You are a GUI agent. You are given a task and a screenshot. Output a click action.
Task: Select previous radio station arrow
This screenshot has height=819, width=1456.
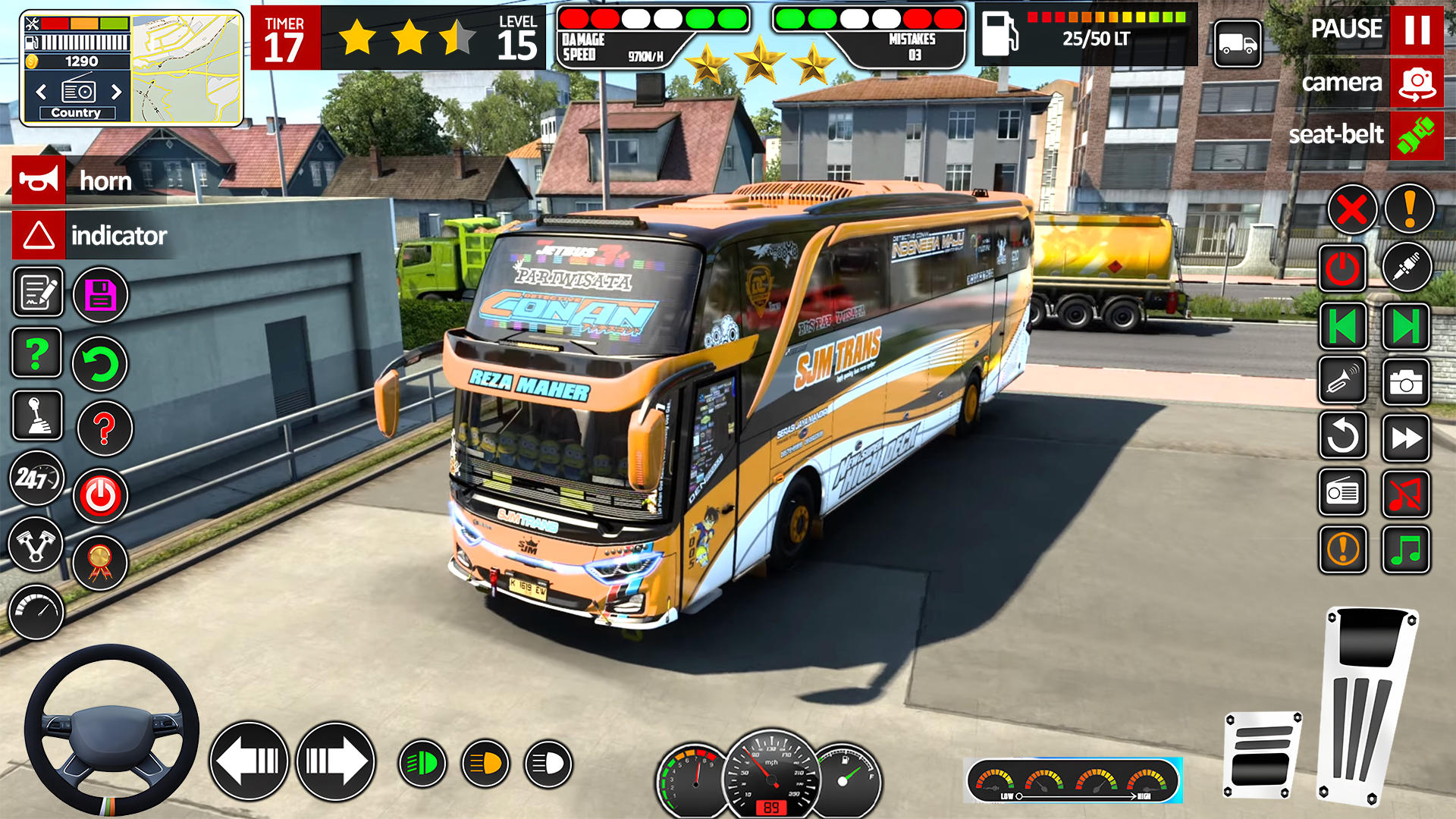point(42,93)
